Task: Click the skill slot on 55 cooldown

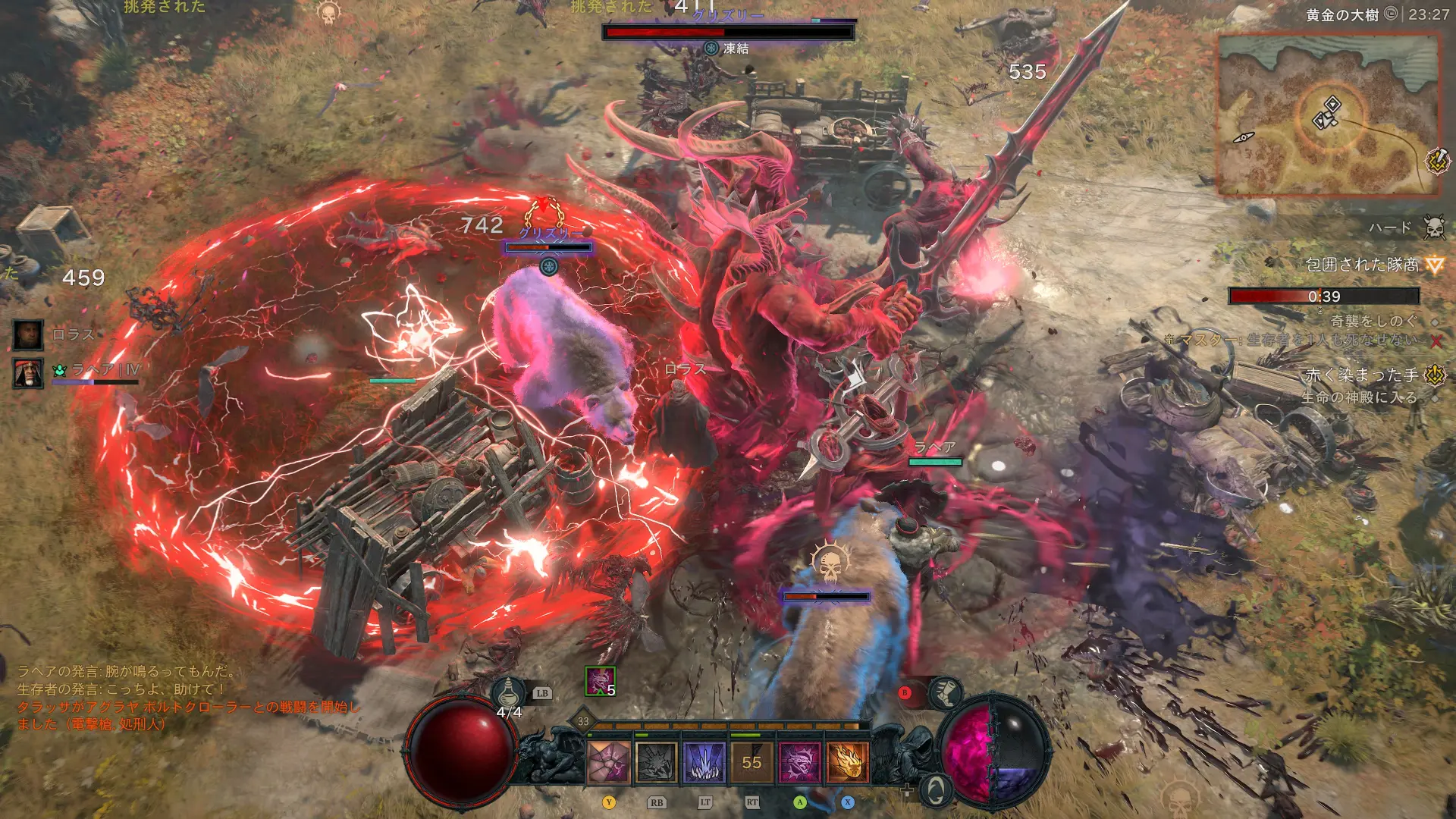Action: 752,761
